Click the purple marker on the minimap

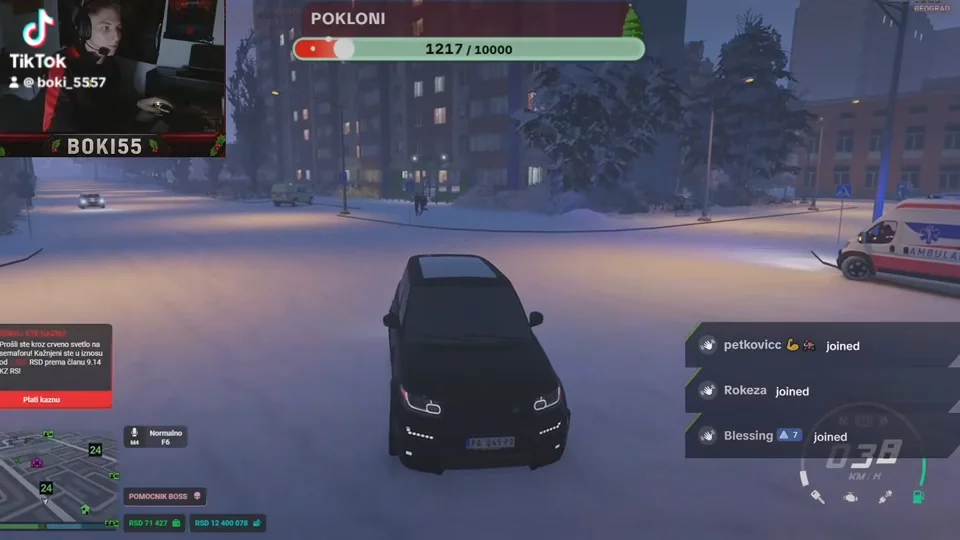tap(37, 462)
